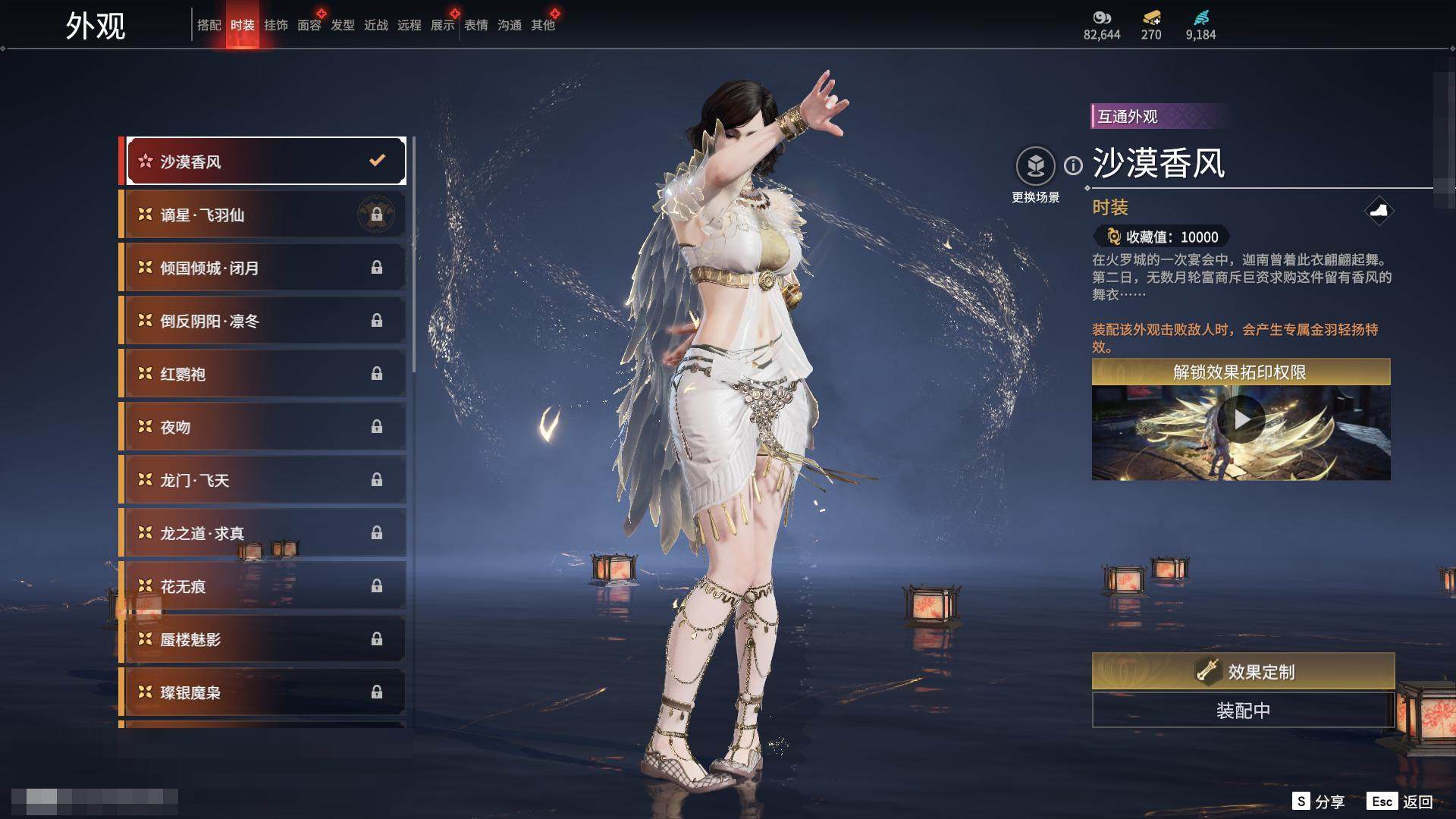Show outfit info via the info icon
This screenshot has width=1456, height=819.
tap(1073, 165)
